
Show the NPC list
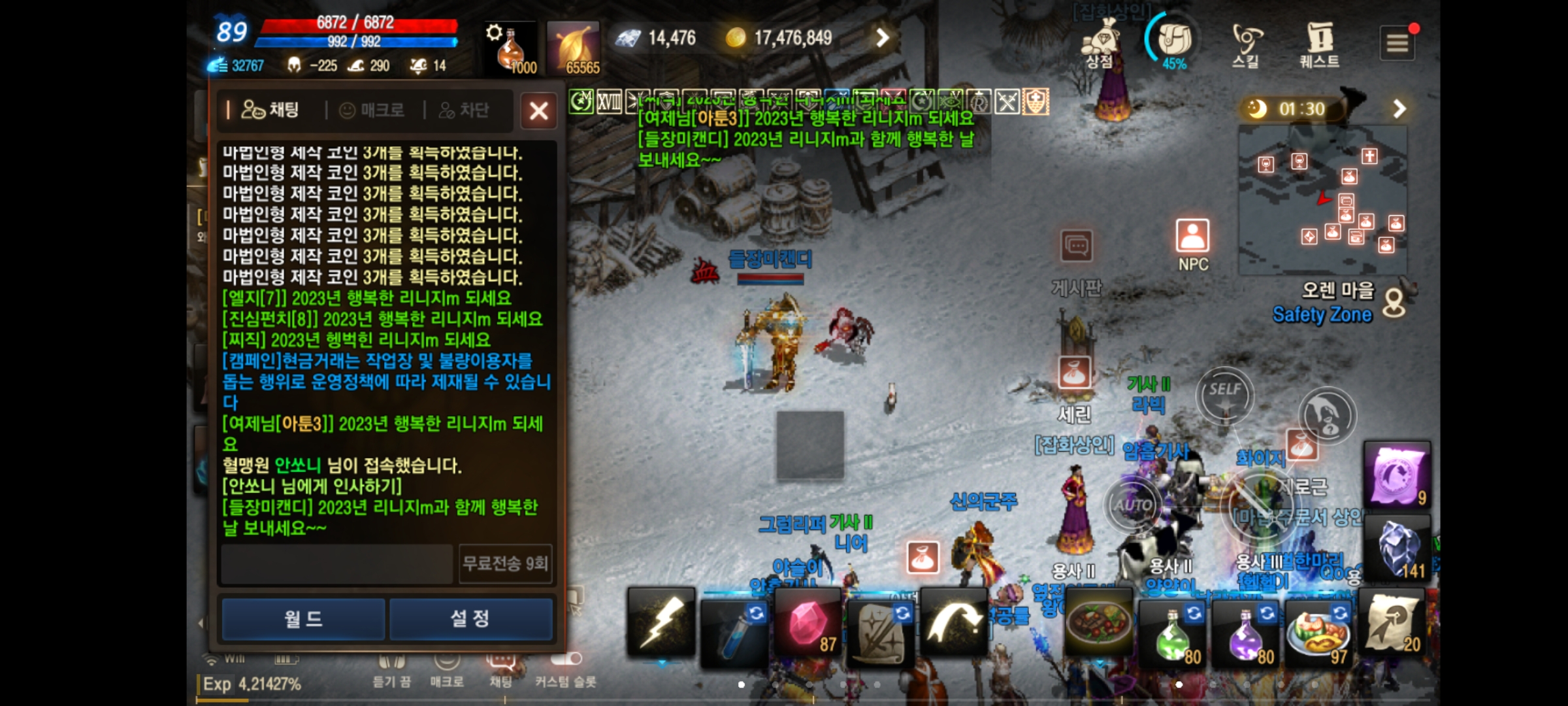coord(1192,244)
